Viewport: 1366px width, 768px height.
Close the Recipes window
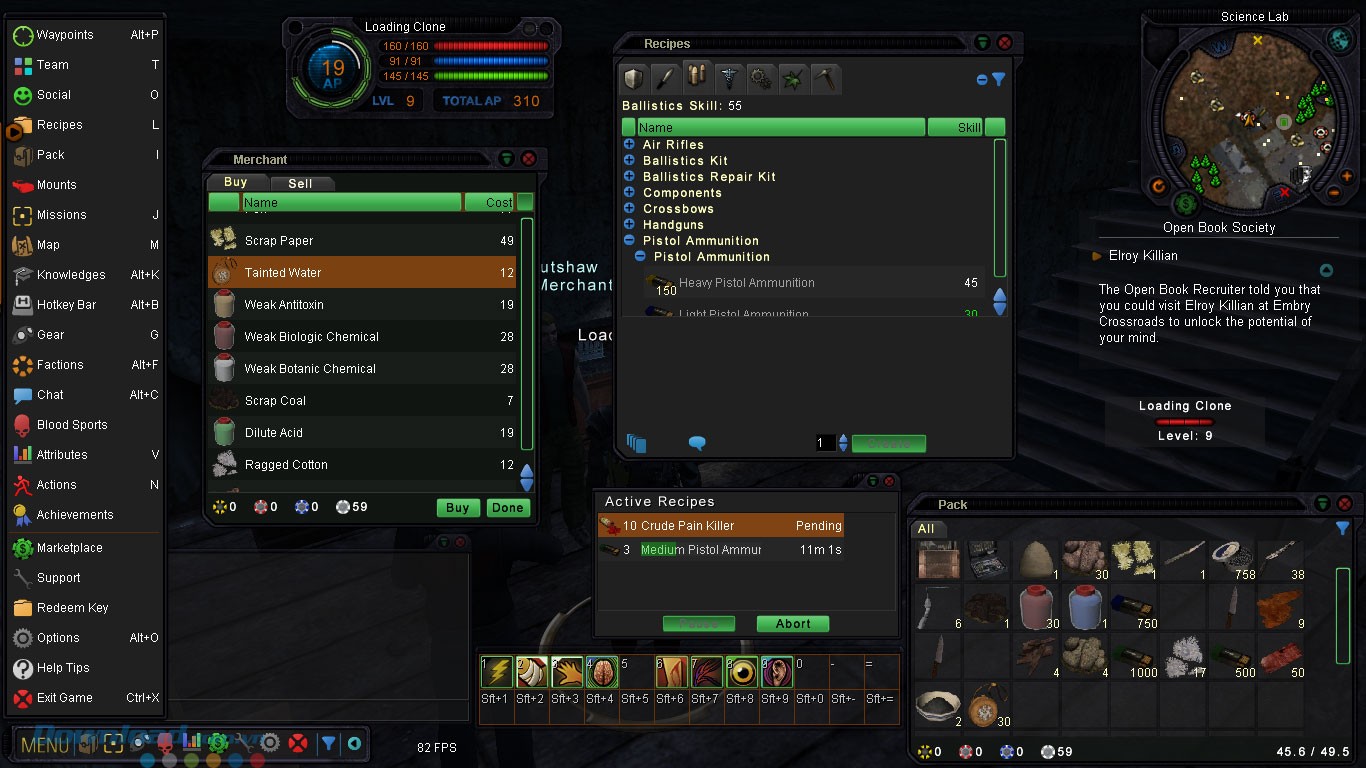click(1004, 43)
